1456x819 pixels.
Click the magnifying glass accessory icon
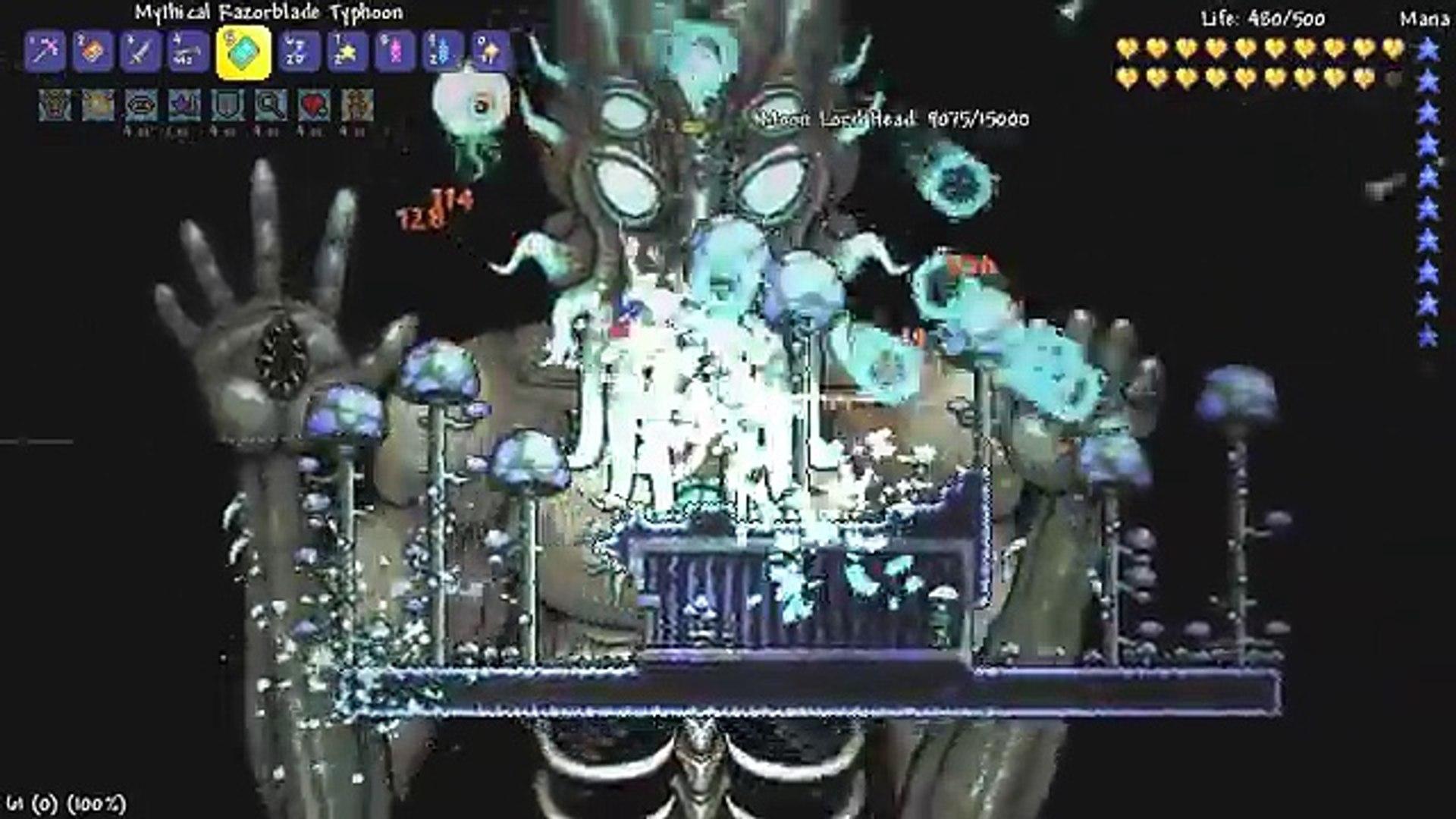click(271, 106)
